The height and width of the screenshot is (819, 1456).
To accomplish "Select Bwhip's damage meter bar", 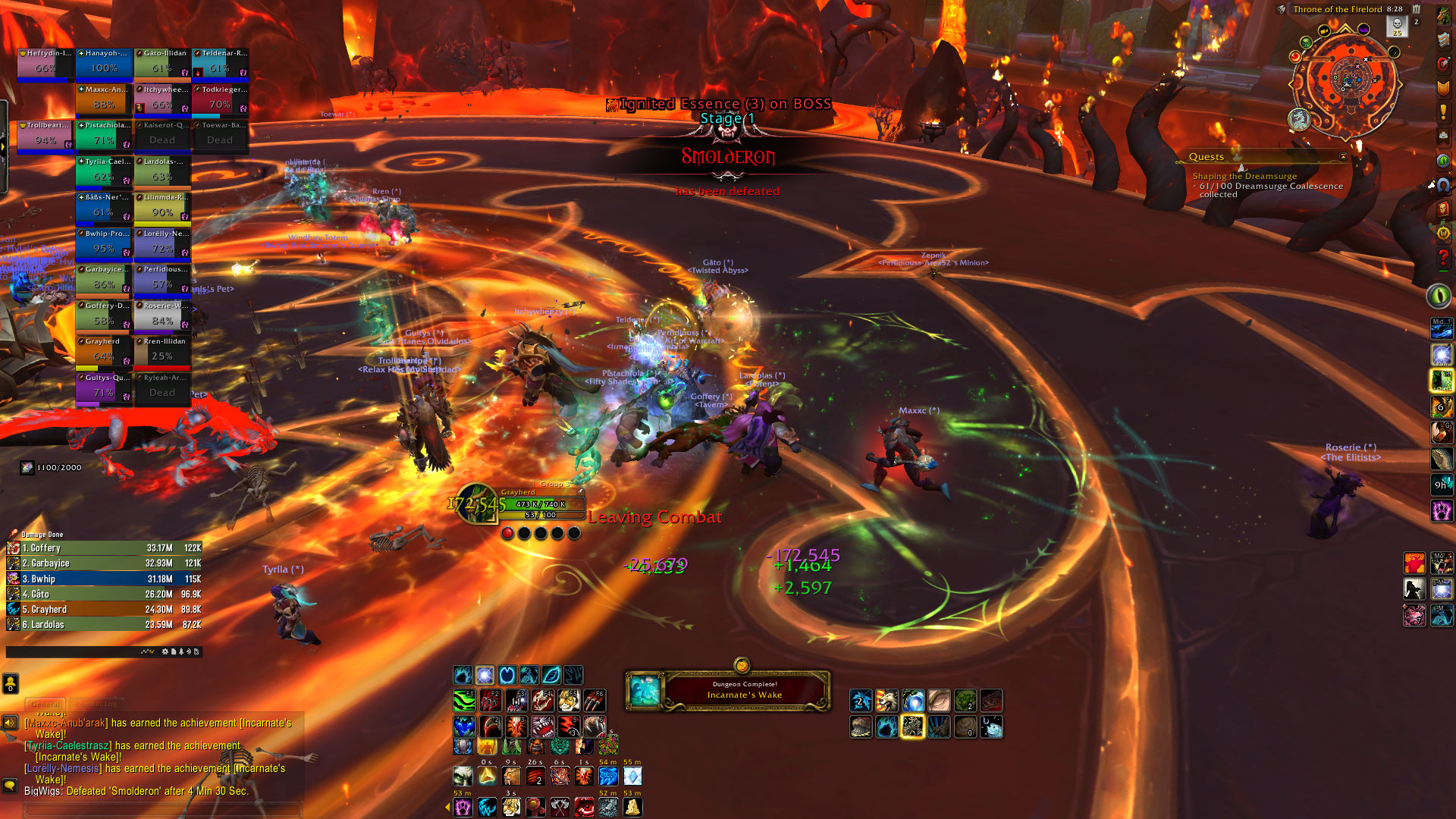I will (x=104, y=579).
